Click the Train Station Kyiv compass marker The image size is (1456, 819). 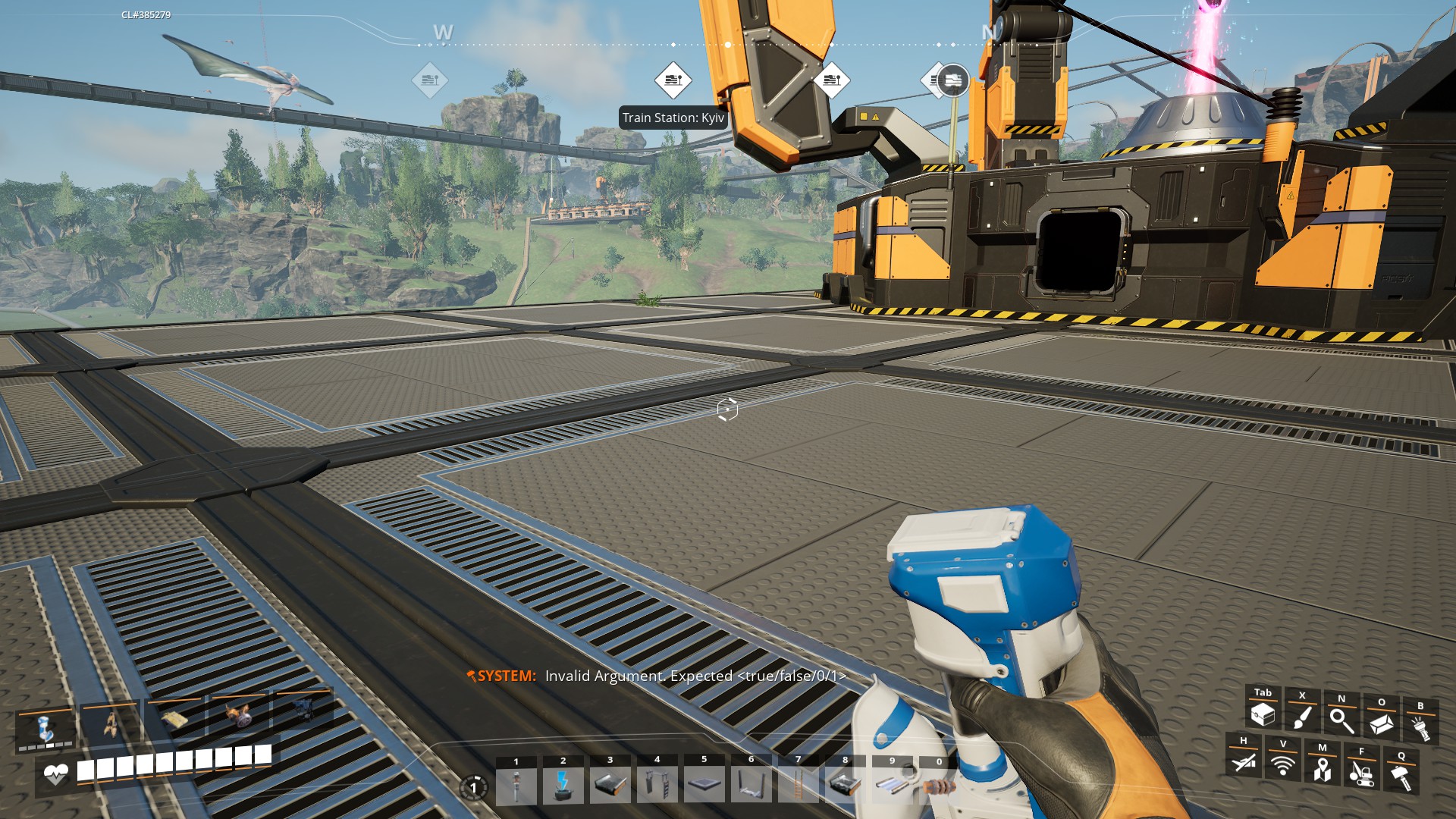coord(673,80)
